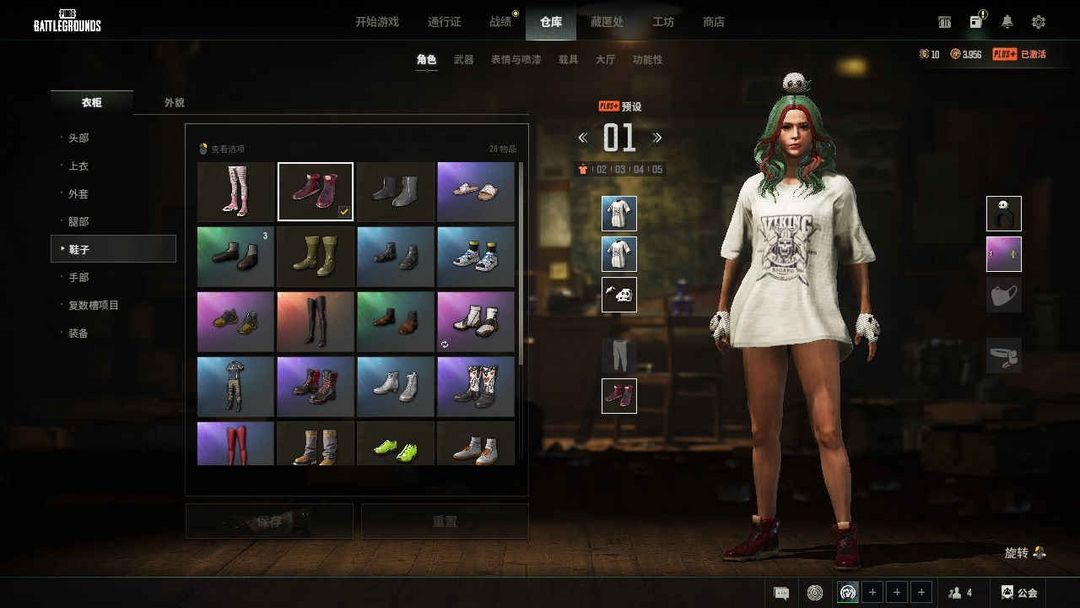Open the 外貌 tab

[174, 103]
